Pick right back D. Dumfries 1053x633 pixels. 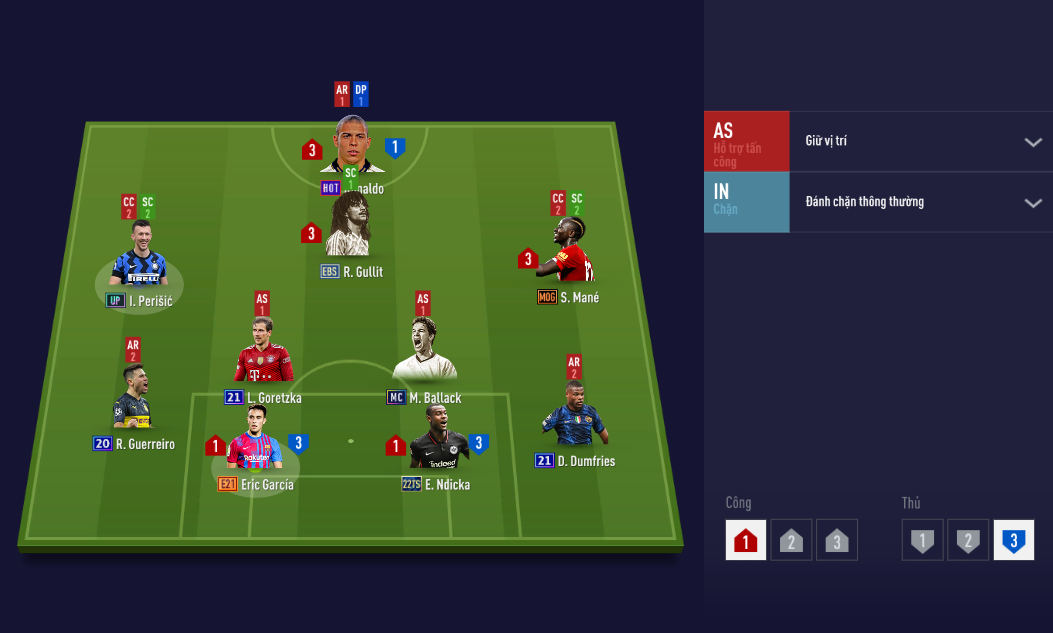point(574,415)
